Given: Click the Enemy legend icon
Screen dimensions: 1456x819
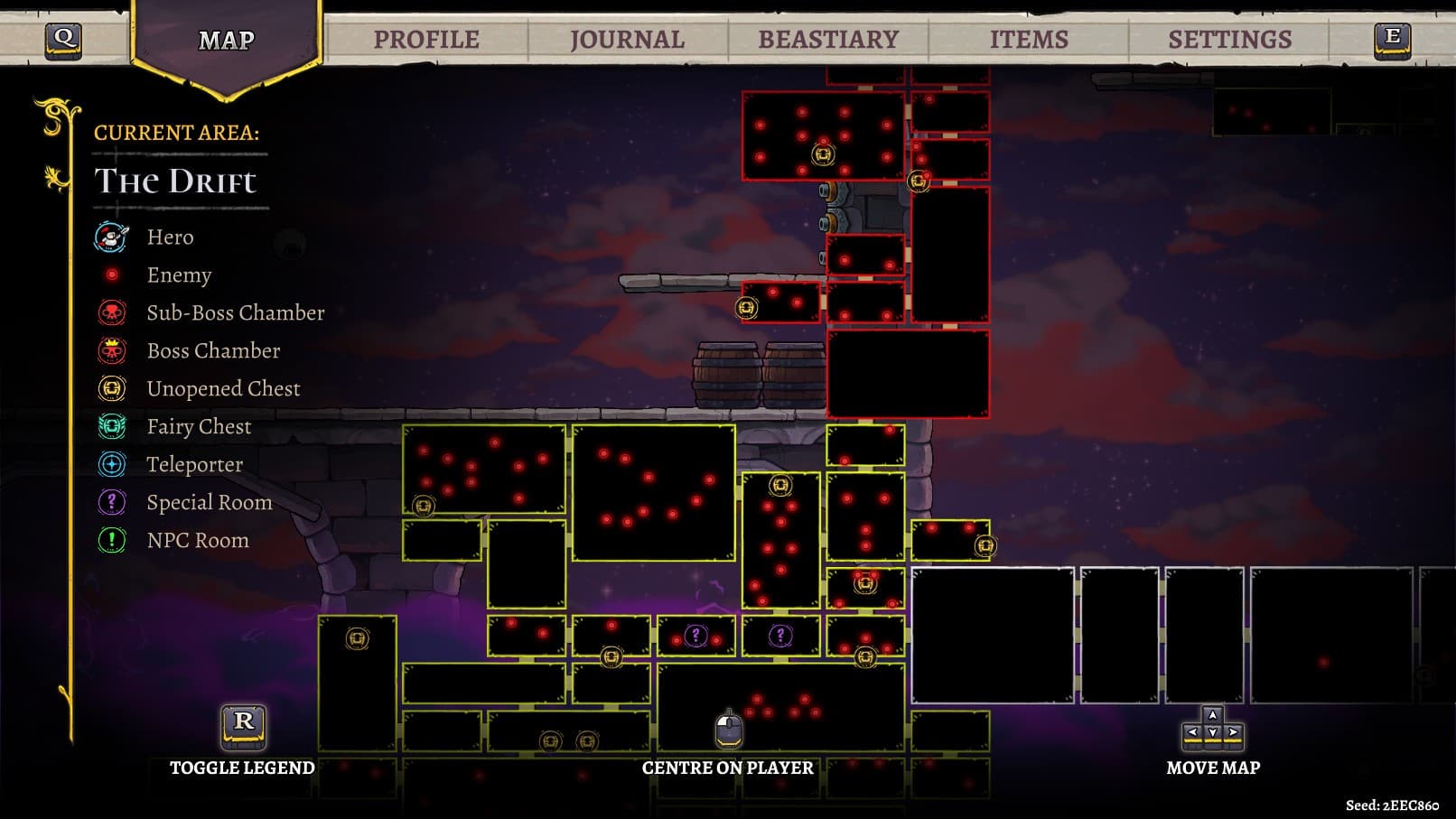Looking at the screenshot, I should coord(109,275).
